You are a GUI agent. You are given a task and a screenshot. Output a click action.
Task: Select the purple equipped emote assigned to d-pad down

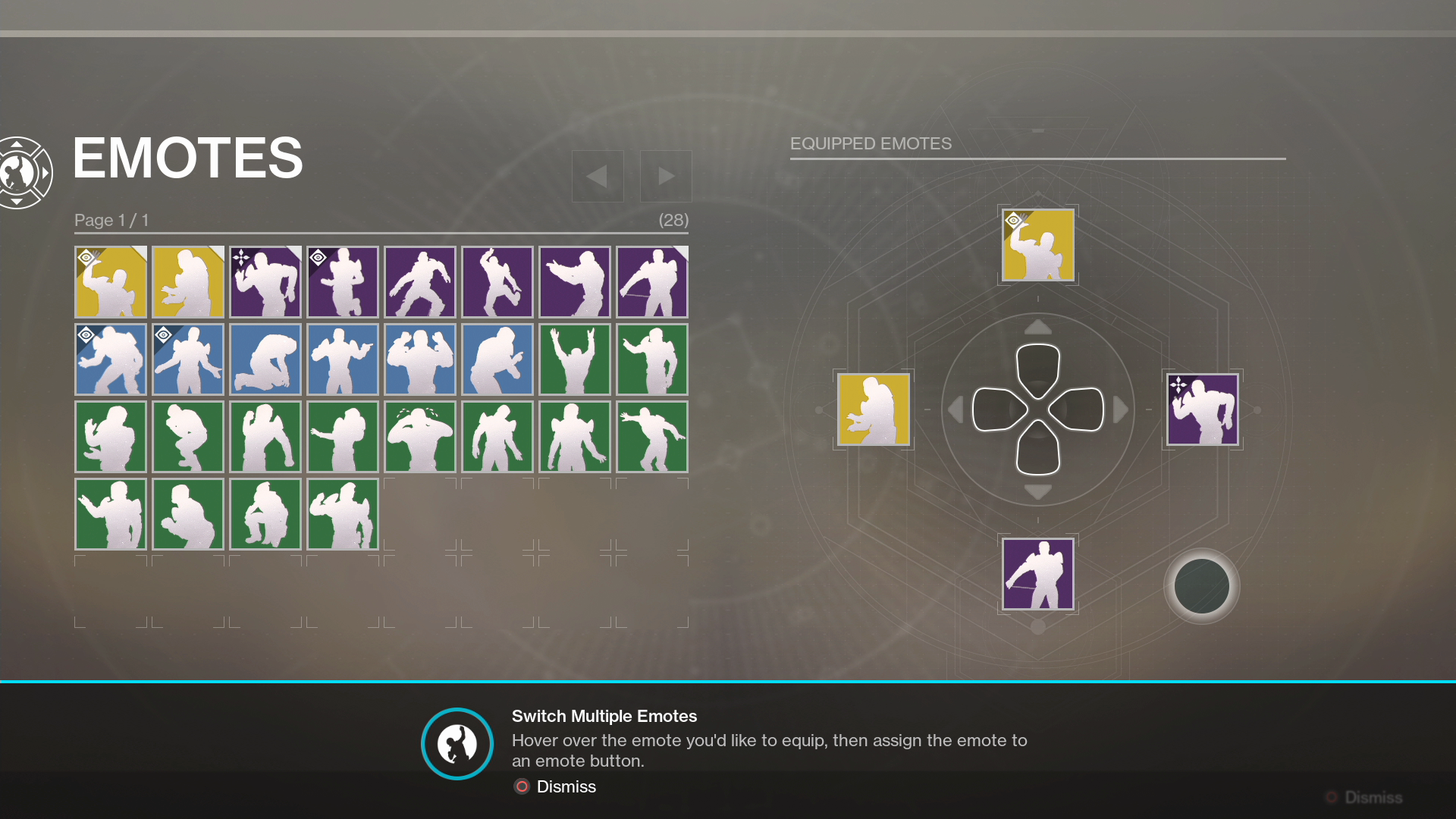pyautogui.click(x=1037, y=574)
